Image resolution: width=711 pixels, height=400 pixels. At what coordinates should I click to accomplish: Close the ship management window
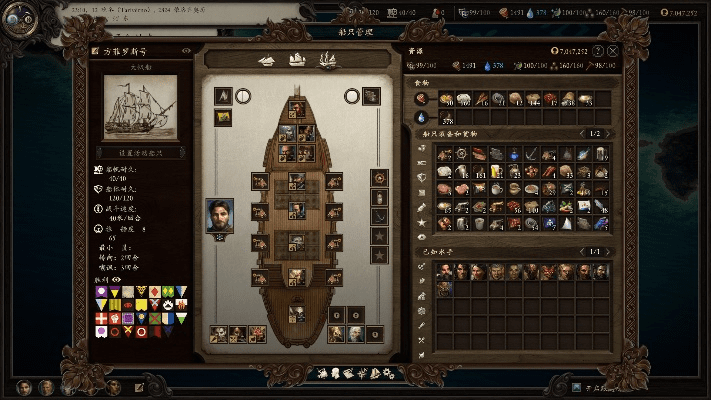point(613,50)
